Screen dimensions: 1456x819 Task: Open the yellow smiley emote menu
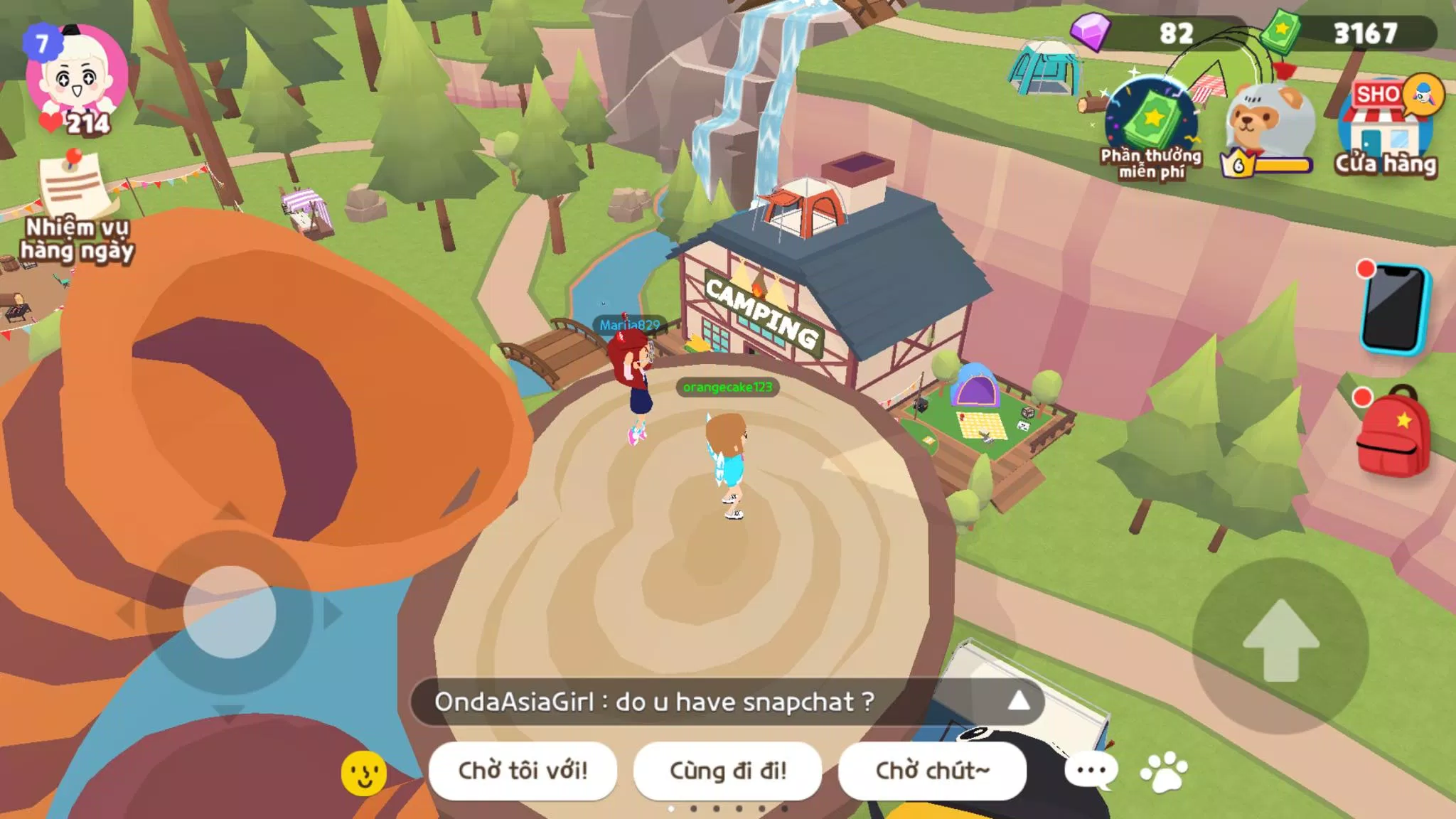364,773
